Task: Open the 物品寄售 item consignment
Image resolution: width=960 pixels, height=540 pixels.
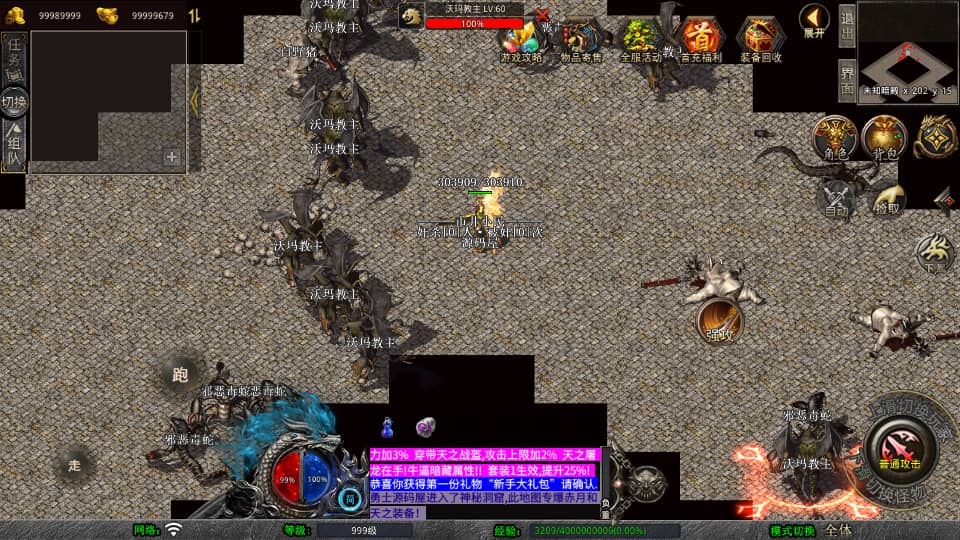Action: pos(581,40)
